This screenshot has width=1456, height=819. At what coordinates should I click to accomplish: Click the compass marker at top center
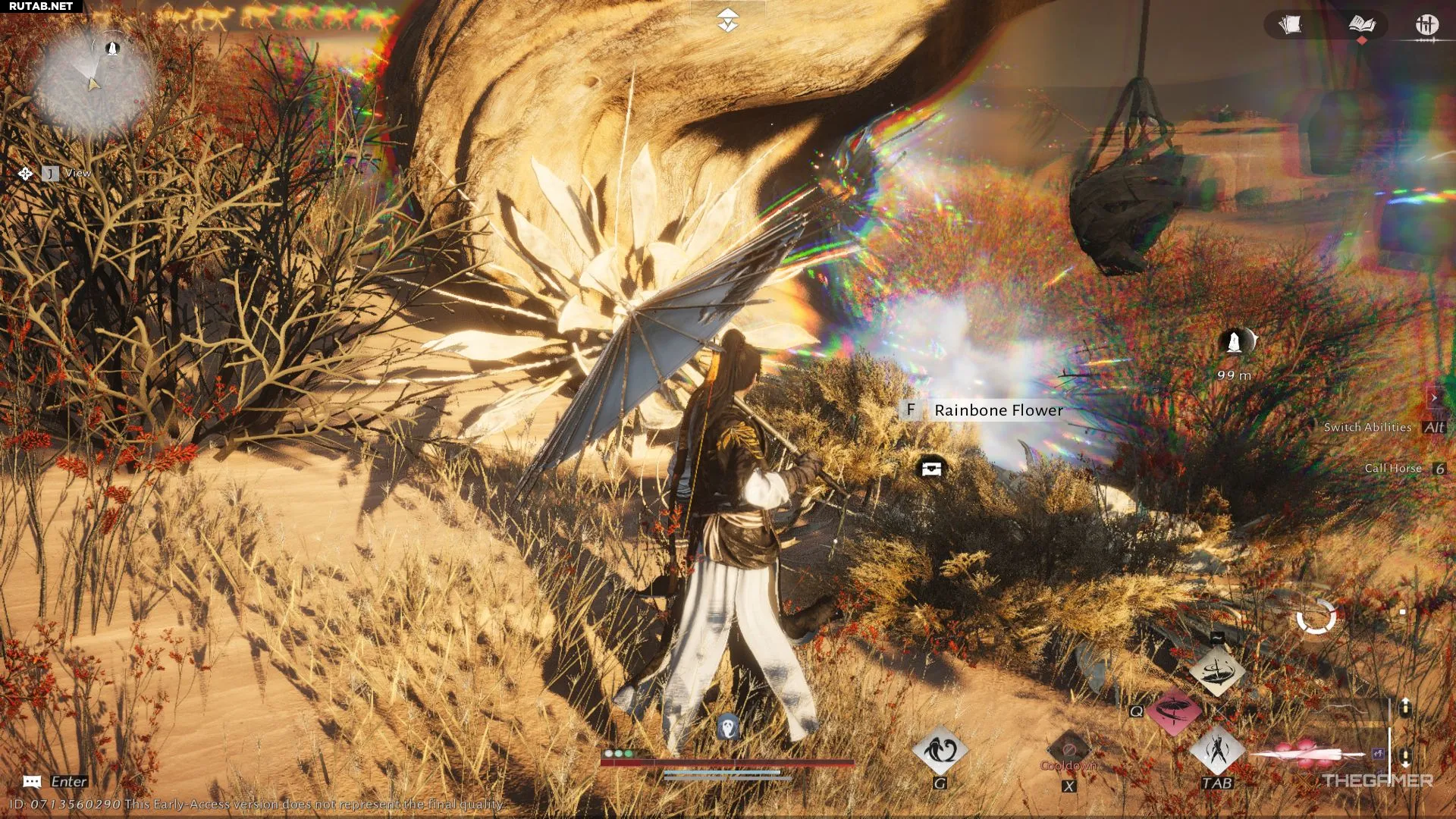click(x=727, y=20)
